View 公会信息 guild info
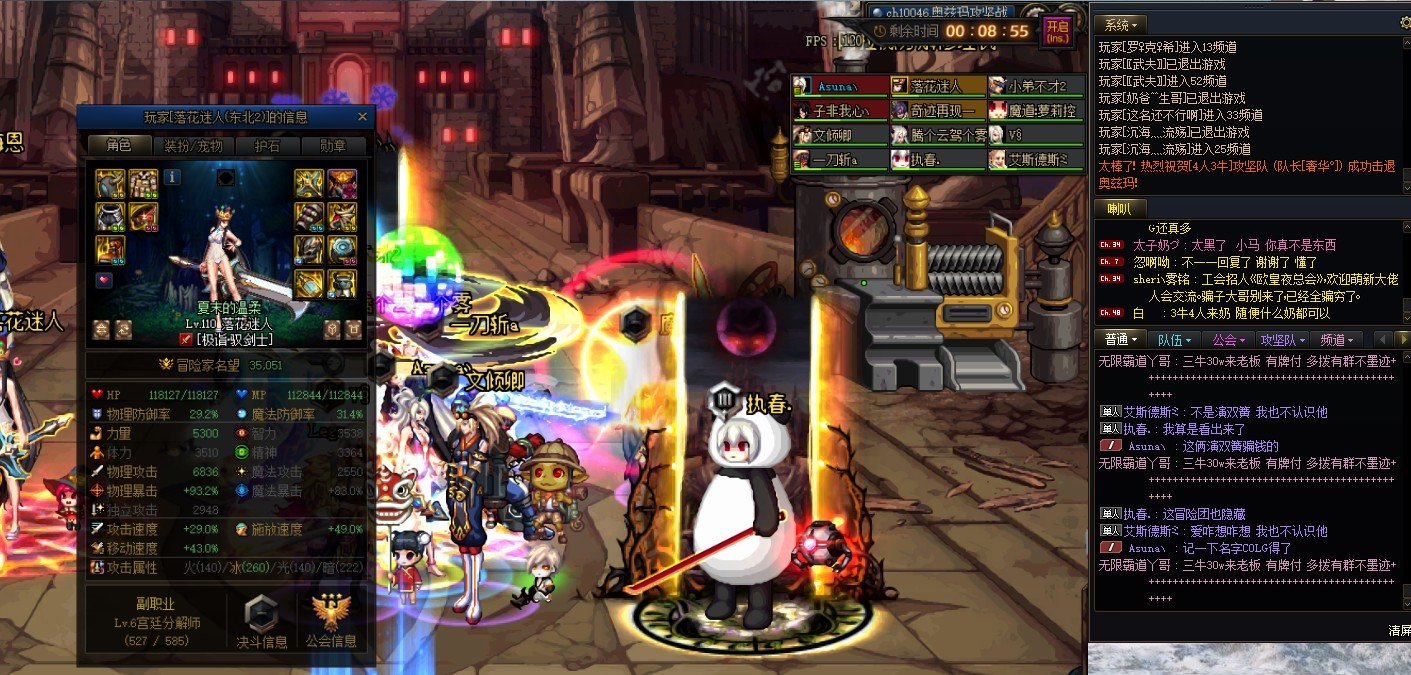Screen dimensions: 1411x675 pyautogui.click(x=332, y=622)
